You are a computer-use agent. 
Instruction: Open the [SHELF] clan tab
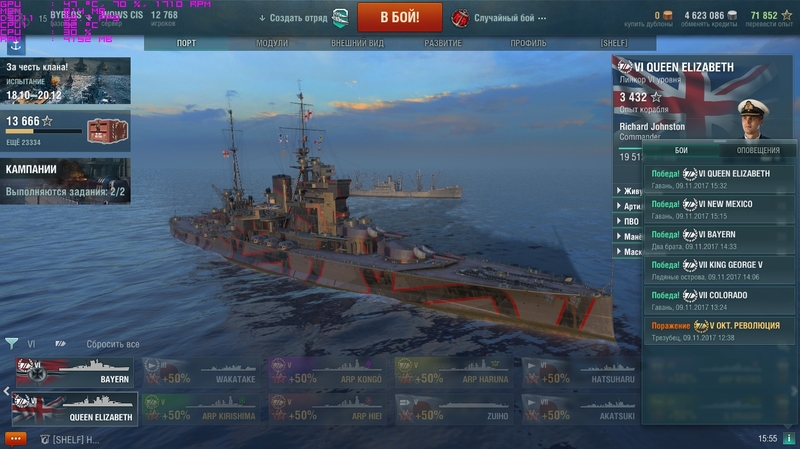[613, 44]
